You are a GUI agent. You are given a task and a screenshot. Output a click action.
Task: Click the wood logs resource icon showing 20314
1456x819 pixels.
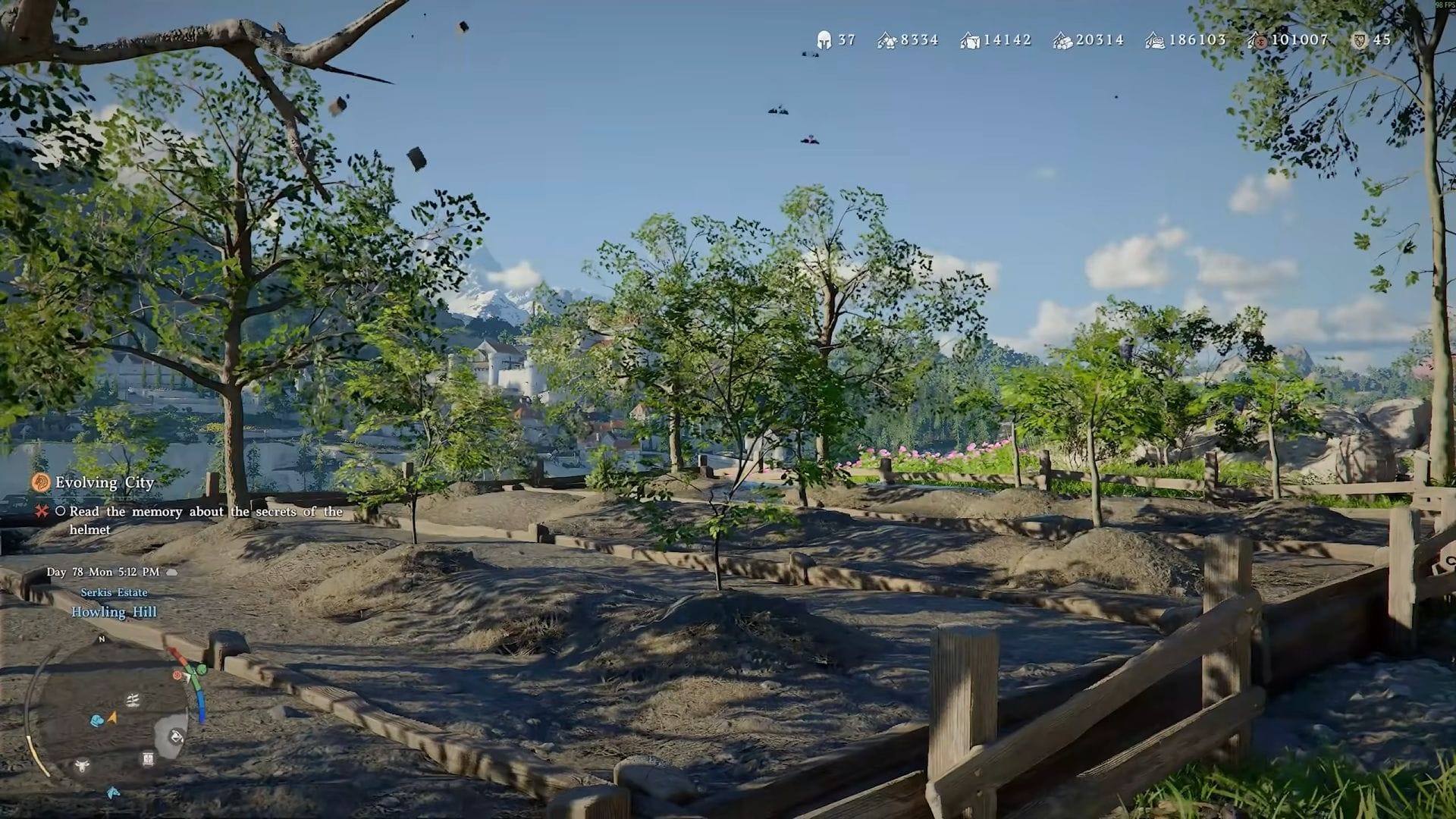pos(1062,40)
